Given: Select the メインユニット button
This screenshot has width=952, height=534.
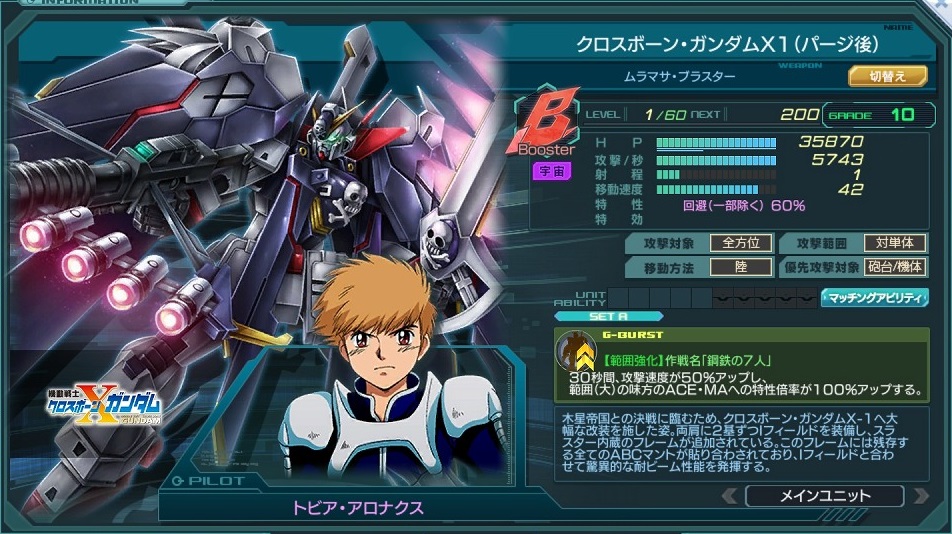Looking at the screenshot, I should click(x=824, y=495).
